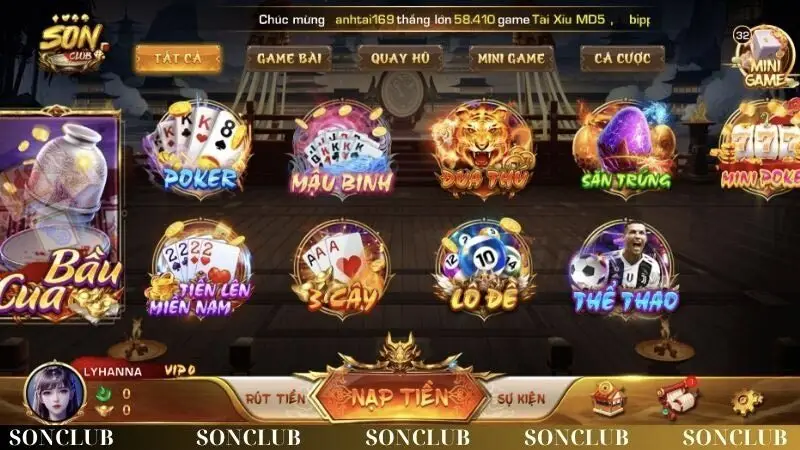Screen dimensions: 800x450
Task: Show the Mini Game tab
Action: click(x=511, y=58)
